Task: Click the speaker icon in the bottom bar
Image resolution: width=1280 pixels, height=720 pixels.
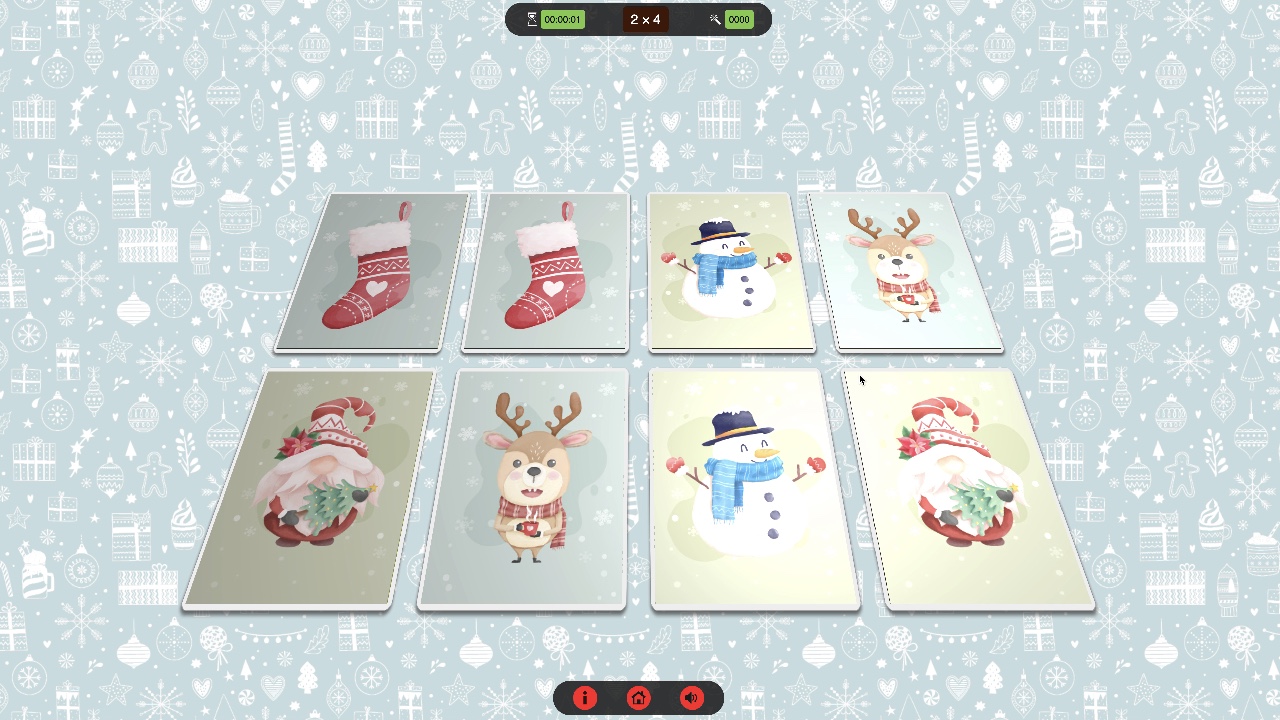Action: pyautogui.click(x=692, y=698)
